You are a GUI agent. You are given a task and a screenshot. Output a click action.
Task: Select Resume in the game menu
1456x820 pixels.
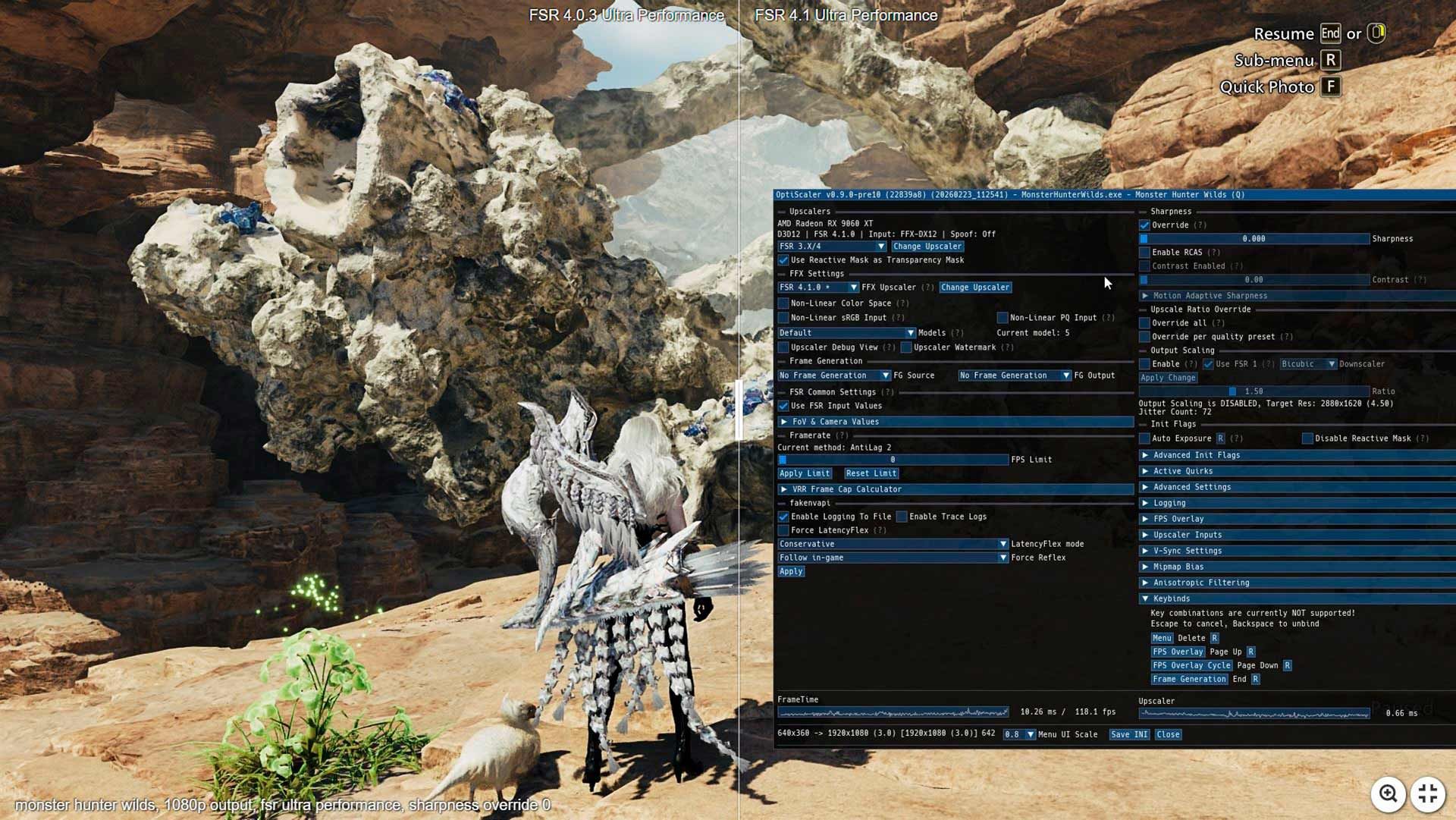[x=1285, y=34]
